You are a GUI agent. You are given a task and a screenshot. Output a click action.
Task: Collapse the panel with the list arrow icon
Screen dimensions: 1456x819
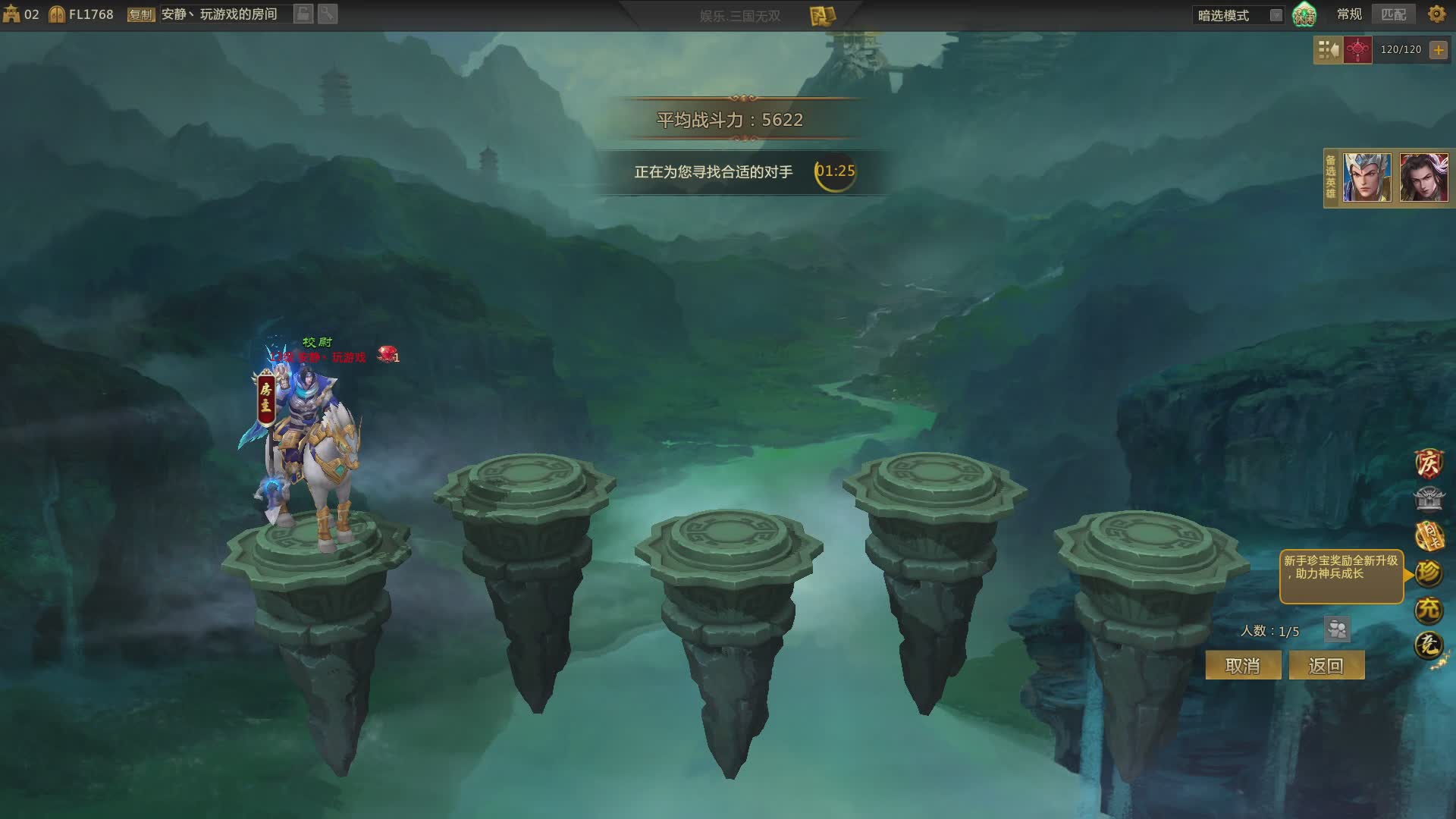1328,50
